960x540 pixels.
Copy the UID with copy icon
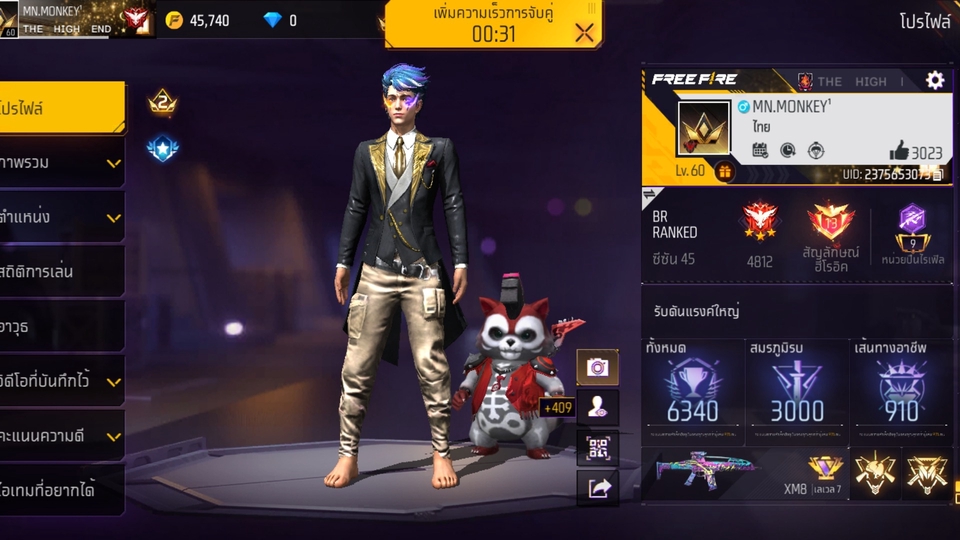[x=939, y=173]
